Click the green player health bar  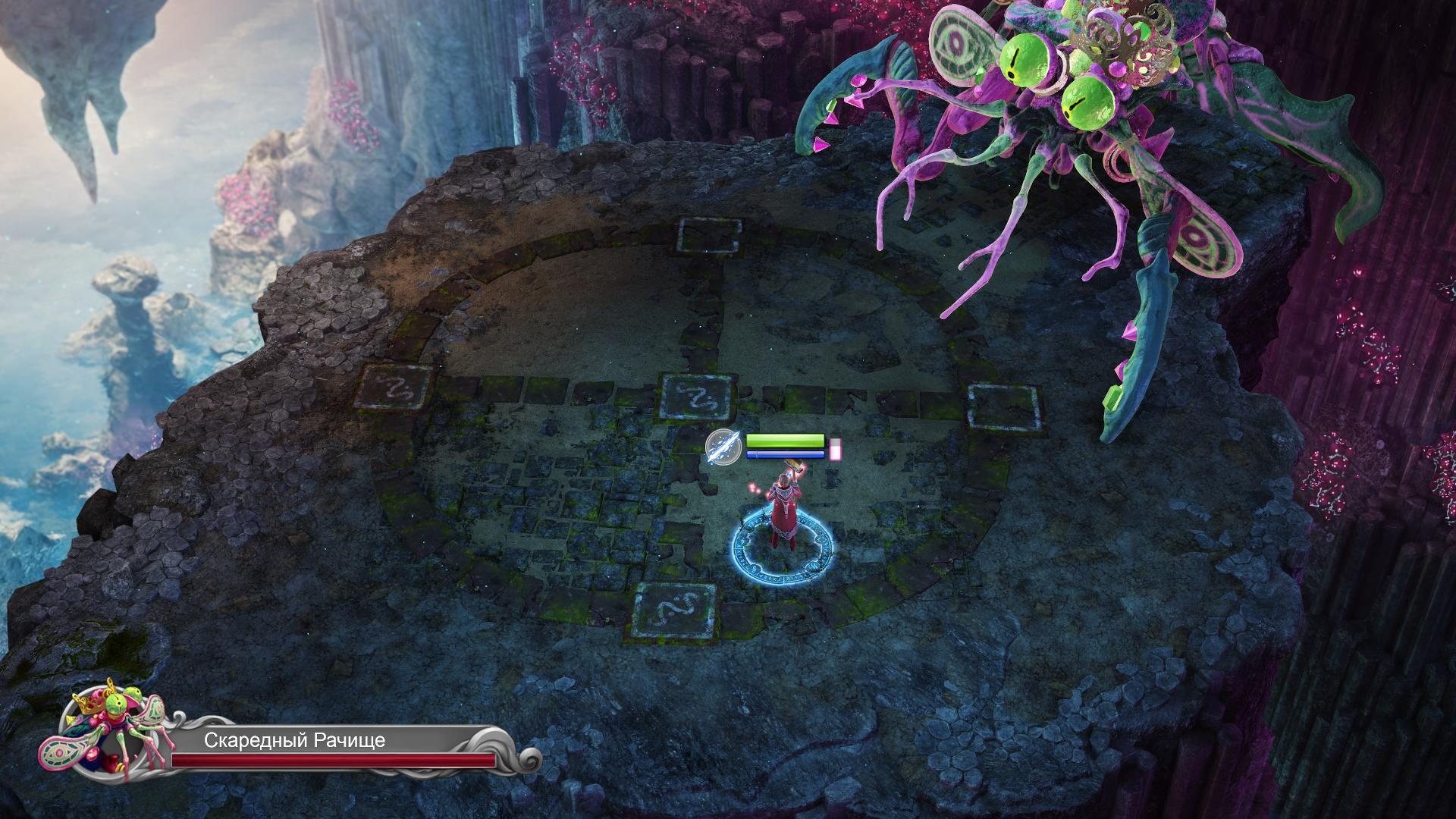coord(784,440)
